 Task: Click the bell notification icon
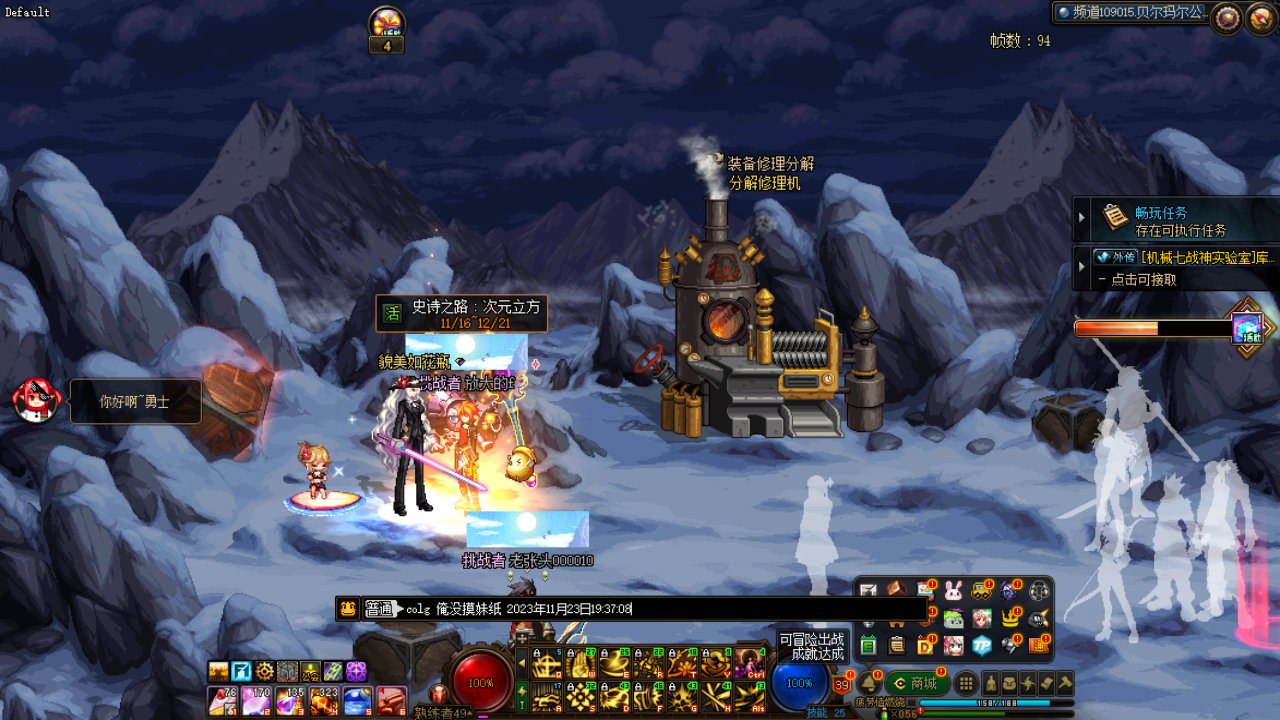point(868,683)
